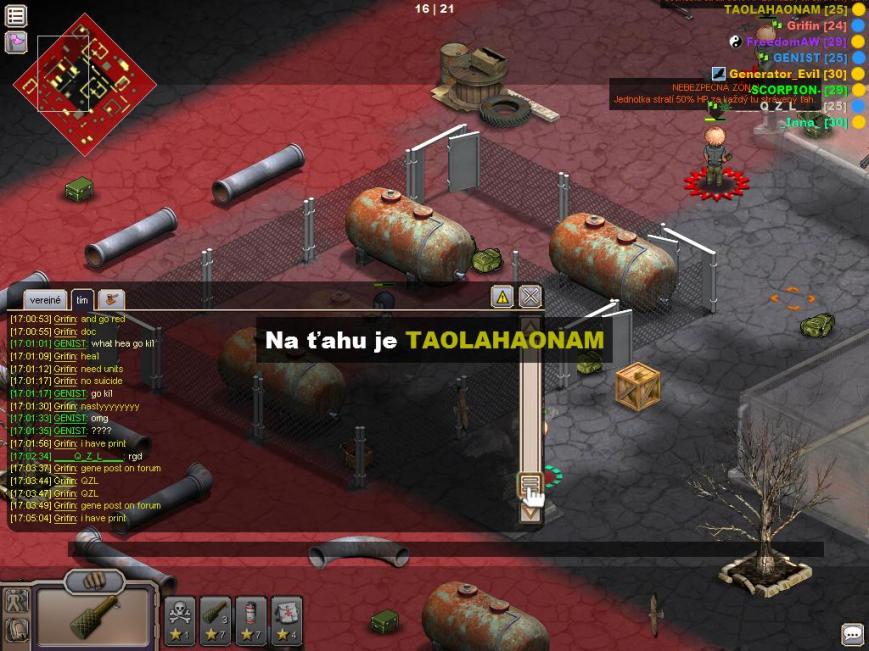The width and height of the screenshot is (869, 651).
Task: Activate the skull and crossbones ability
Action: (180, 619)
